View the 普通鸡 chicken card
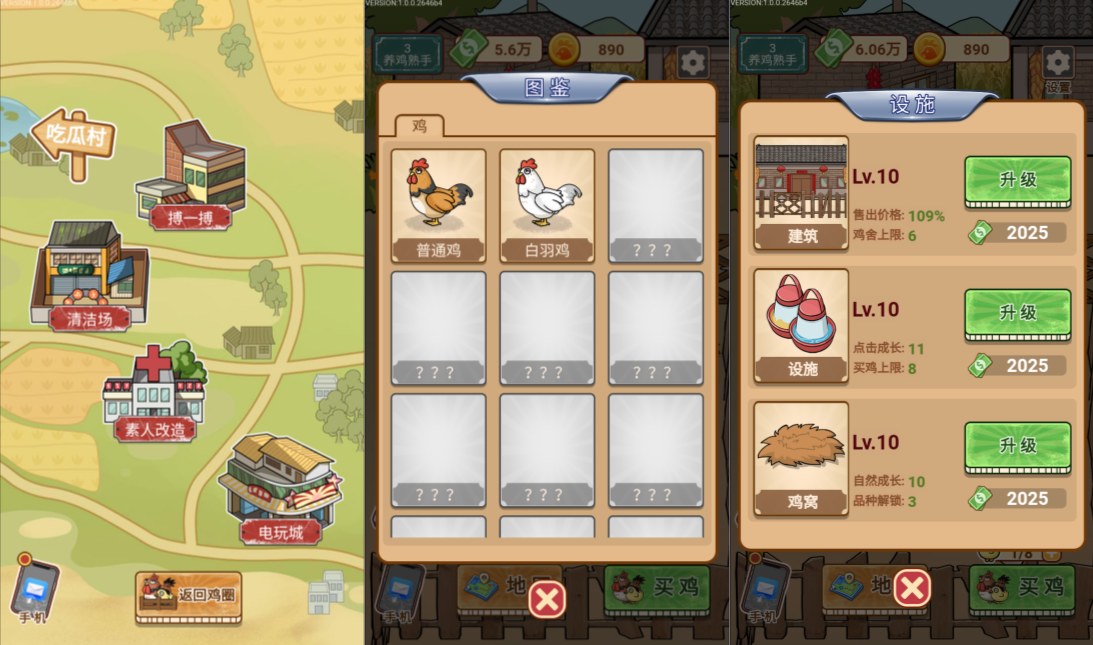Viewport: 1093px width, 645px height. [438, 206]
